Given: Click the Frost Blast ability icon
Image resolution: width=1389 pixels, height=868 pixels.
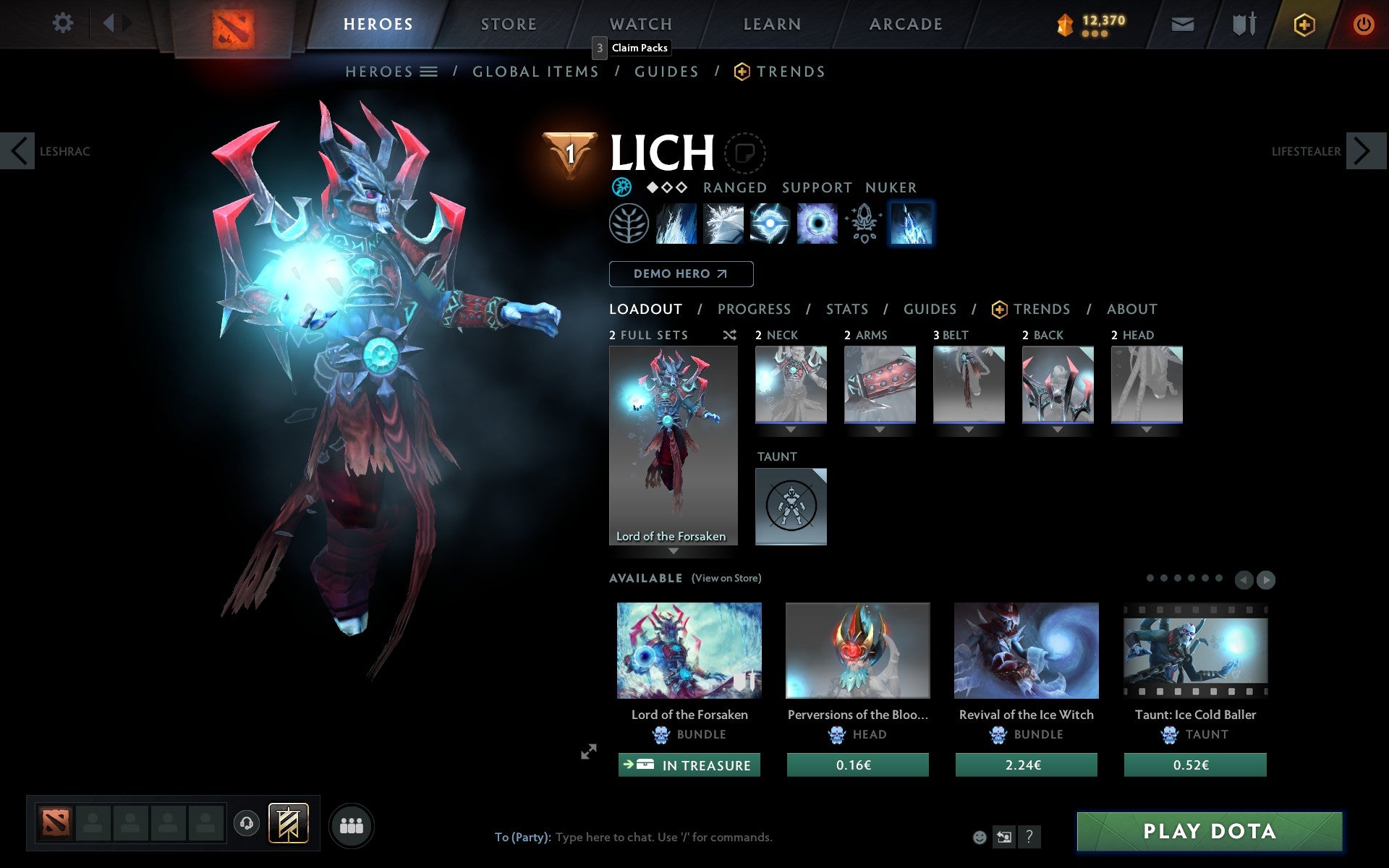Looking at the screenshot, I should [x=676, y=224].
